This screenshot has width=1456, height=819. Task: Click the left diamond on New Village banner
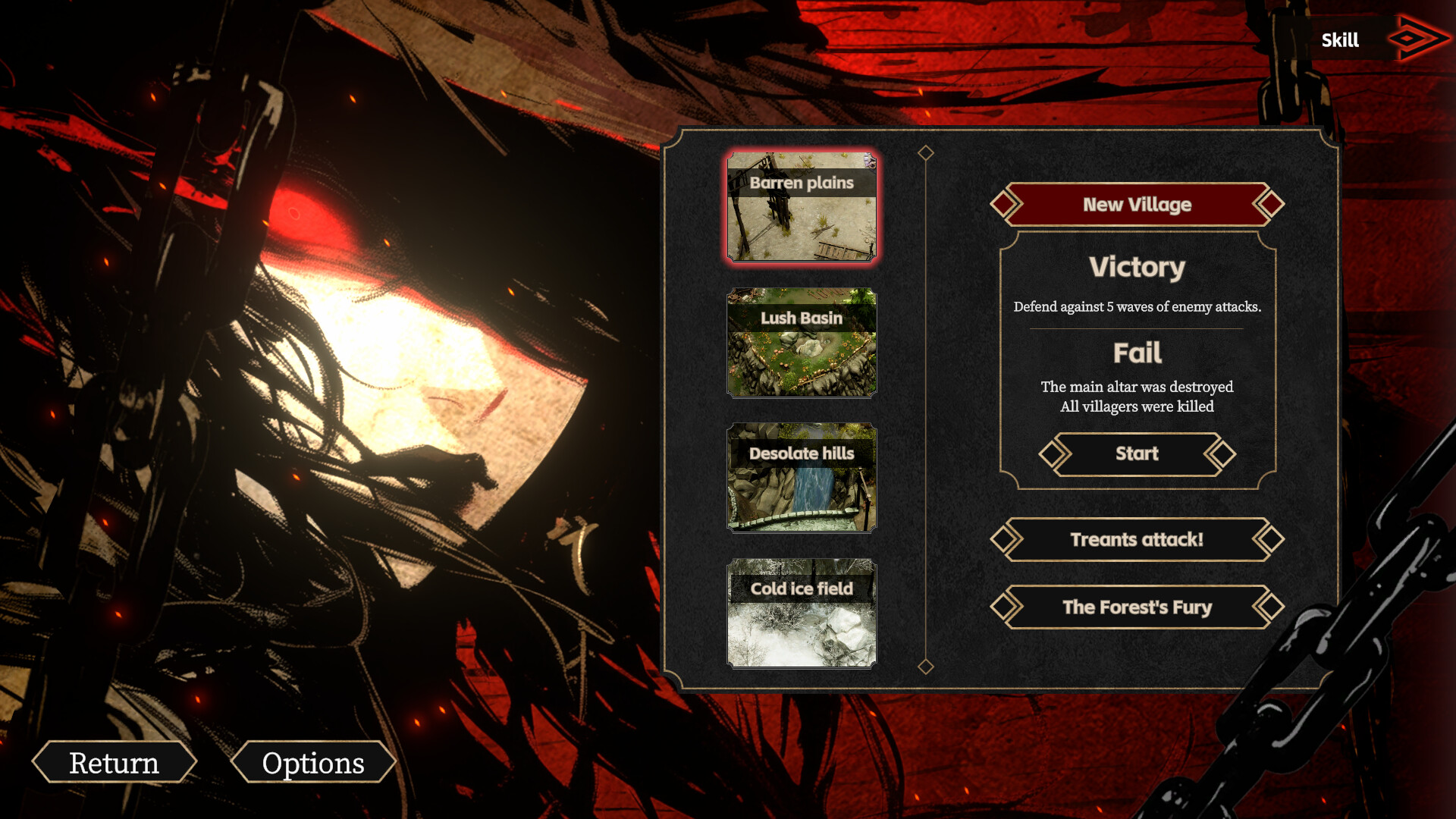[1006, 205]
